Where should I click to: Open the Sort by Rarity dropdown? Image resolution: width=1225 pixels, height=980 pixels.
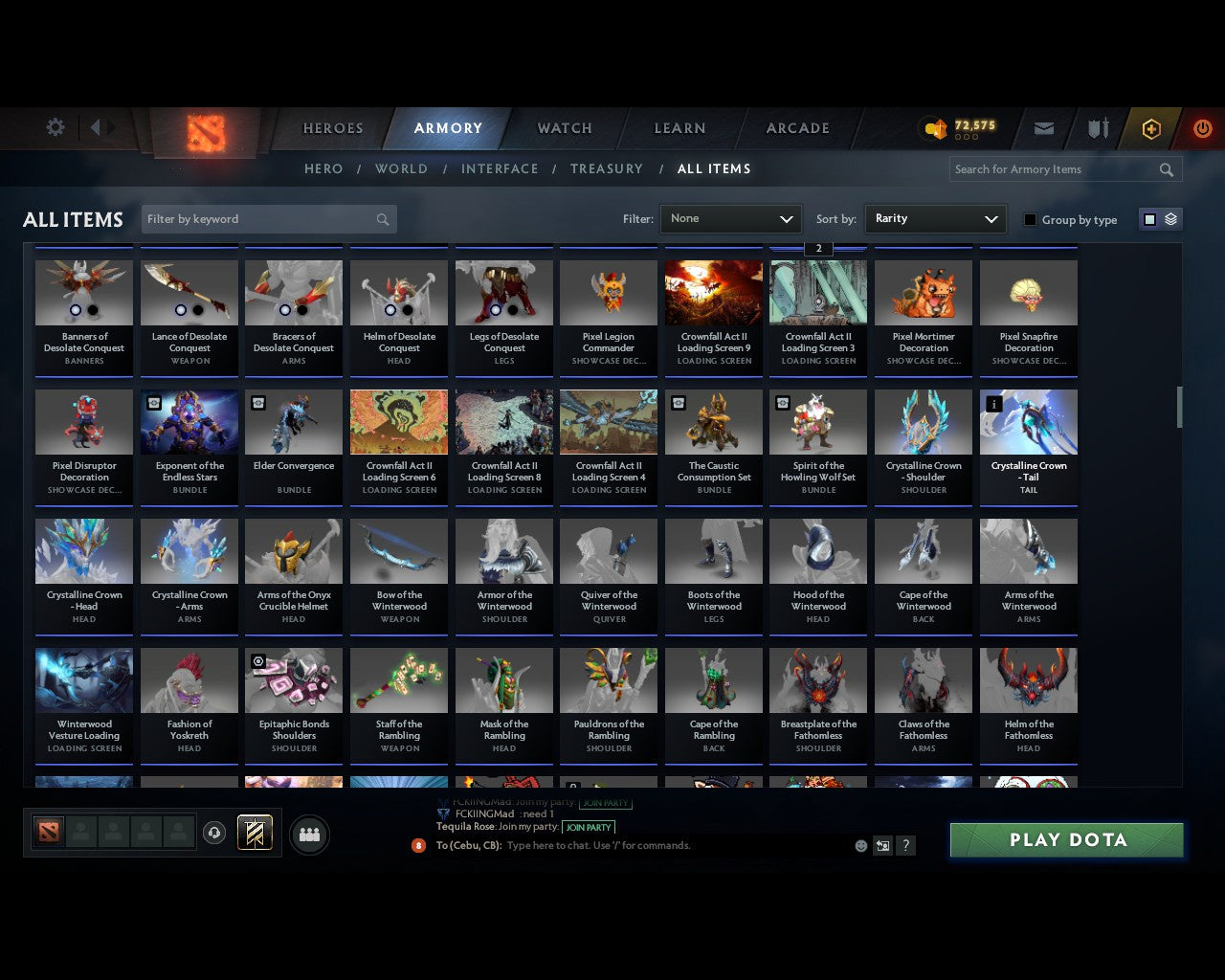pyautogui.click(x=935, y=218)
